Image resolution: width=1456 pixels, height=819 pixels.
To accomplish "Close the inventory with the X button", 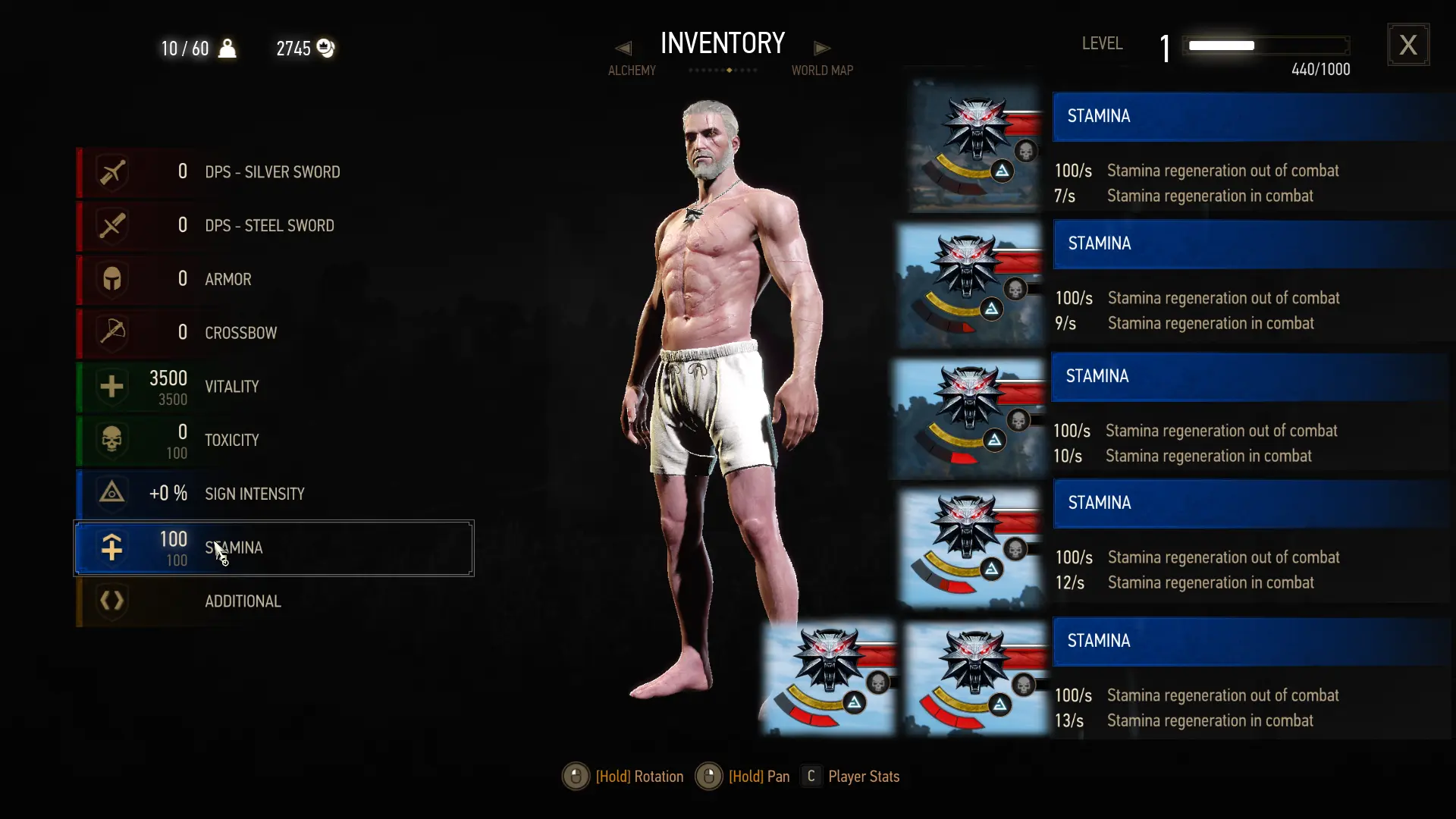I will pyautogui.click(x=1408, y=45).
